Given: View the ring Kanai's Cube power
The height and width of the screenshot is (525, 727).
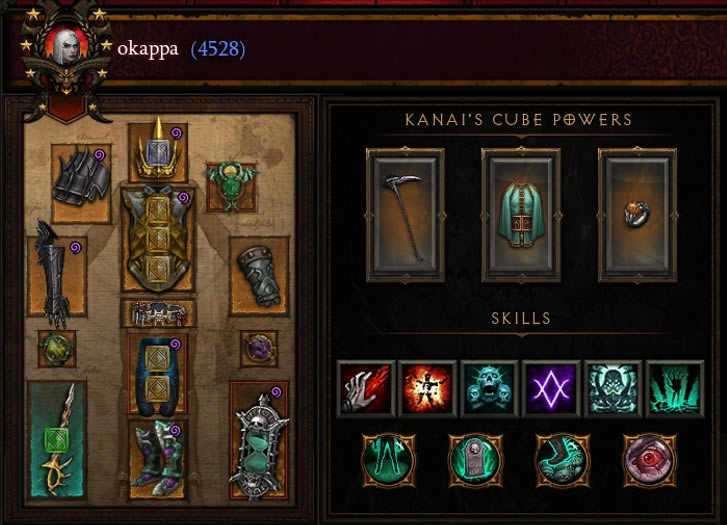Looking at the screenshot, I should click(636, 213).
